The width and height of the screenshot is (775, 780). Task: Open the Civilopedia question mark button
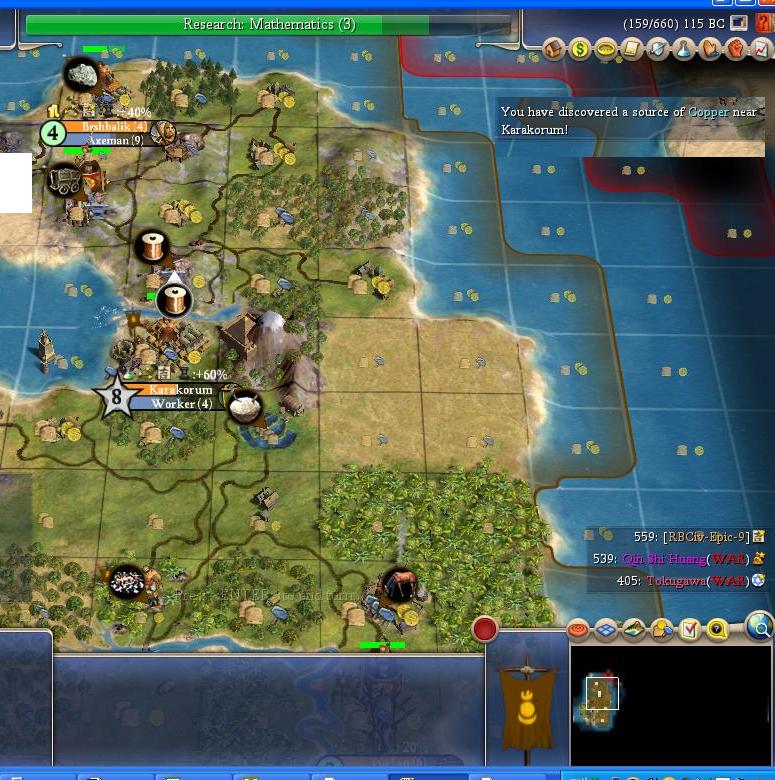coord(765,23)
